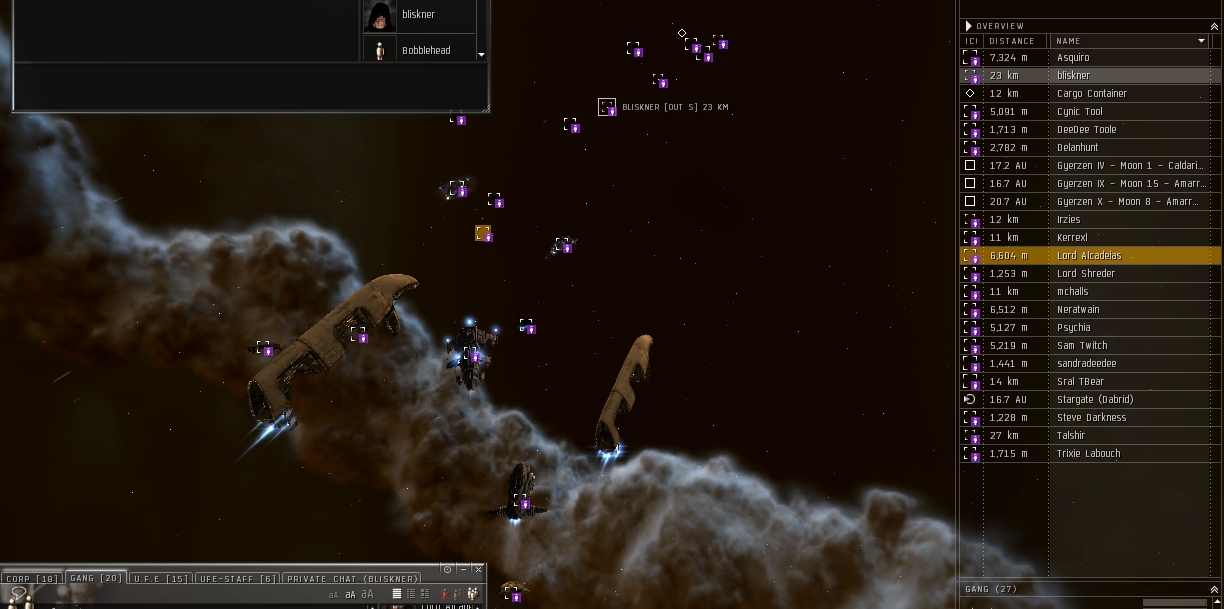Close the chat window
This screenshot has height=609, width=1224.
478,569
